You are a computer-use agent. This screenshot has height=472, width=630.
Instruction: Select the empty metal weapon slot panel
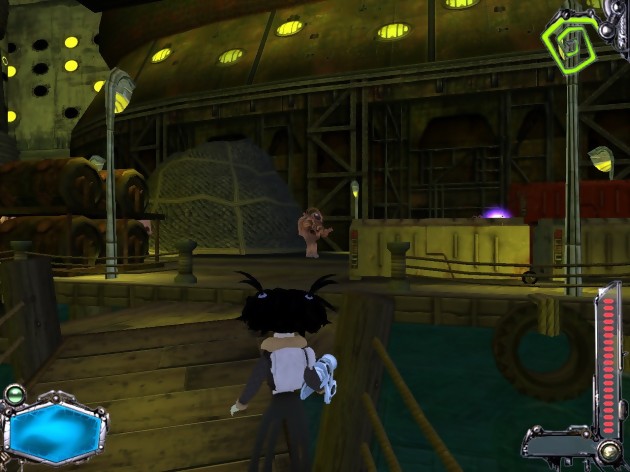pyautogui.click(x=556, y=445)
